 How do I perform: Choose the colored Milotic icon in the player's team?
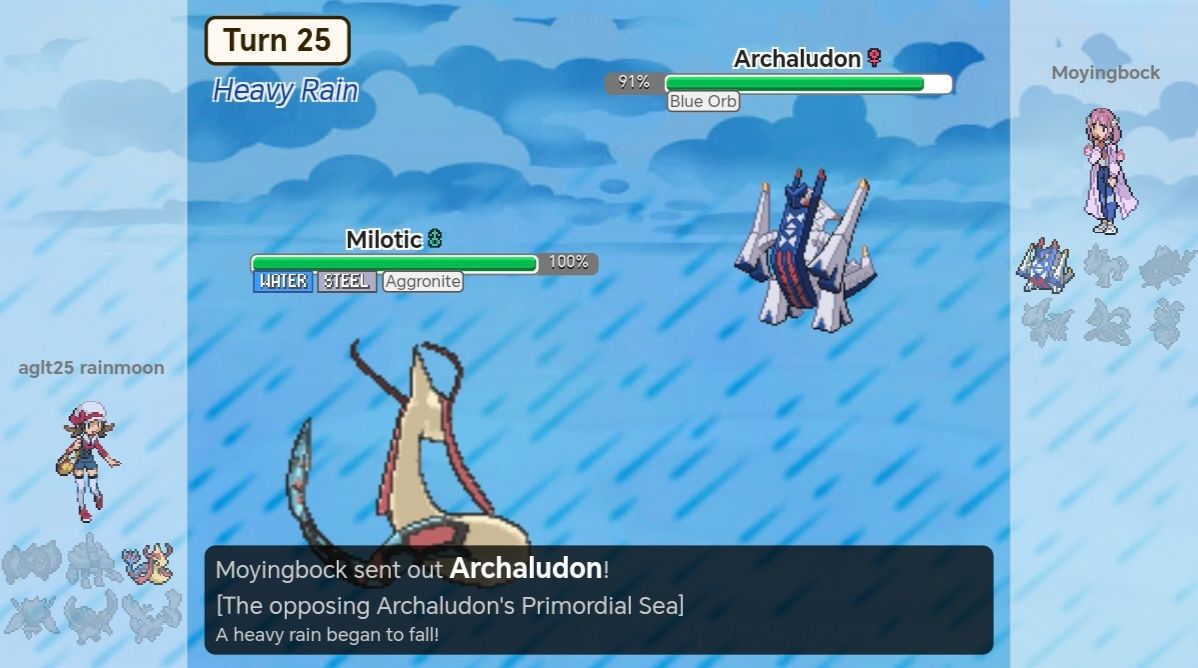[x=147, y=563]
